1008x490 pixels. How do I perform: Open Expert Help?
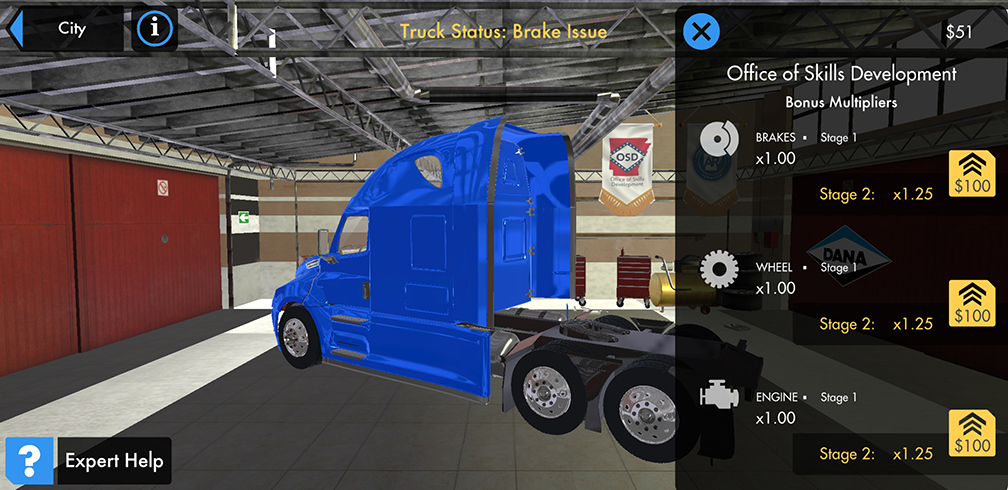[88, 461]
